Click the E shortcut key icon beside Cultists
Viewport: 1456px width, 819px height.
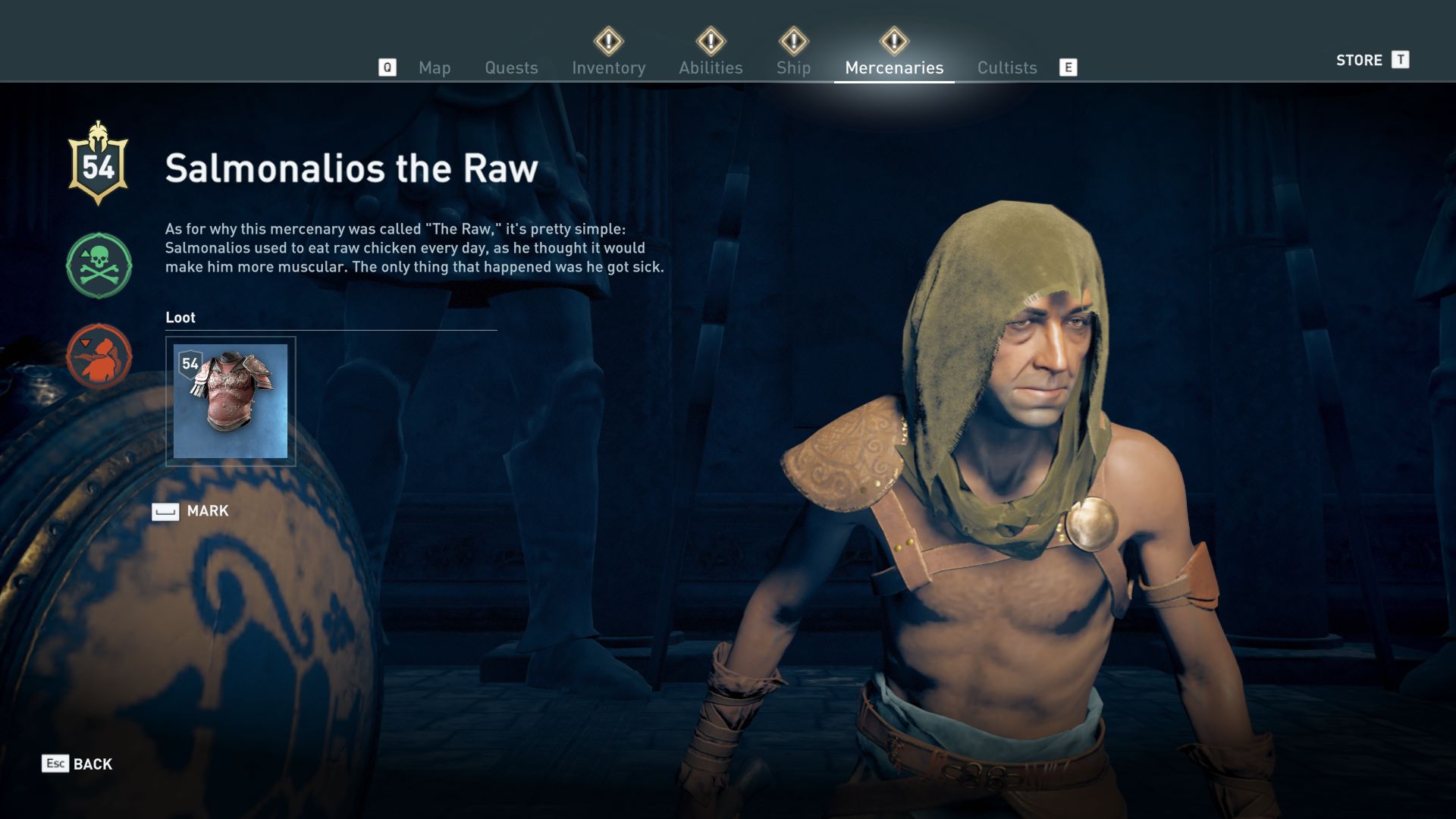1069,67
